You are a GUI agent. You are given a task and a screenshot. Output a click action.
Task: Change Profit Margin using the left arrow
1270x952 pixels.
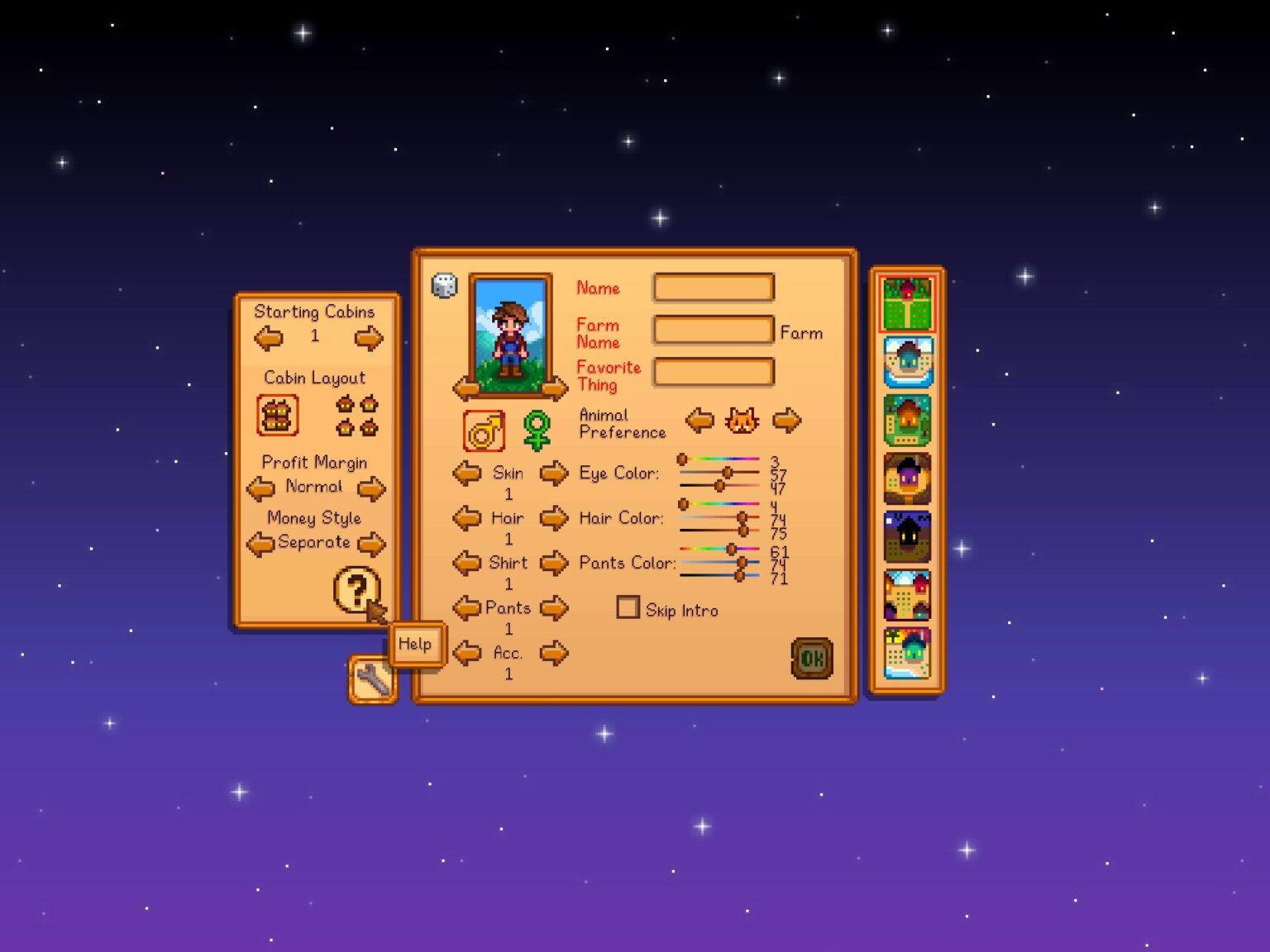pyautogui.click(x=260, y=488)
